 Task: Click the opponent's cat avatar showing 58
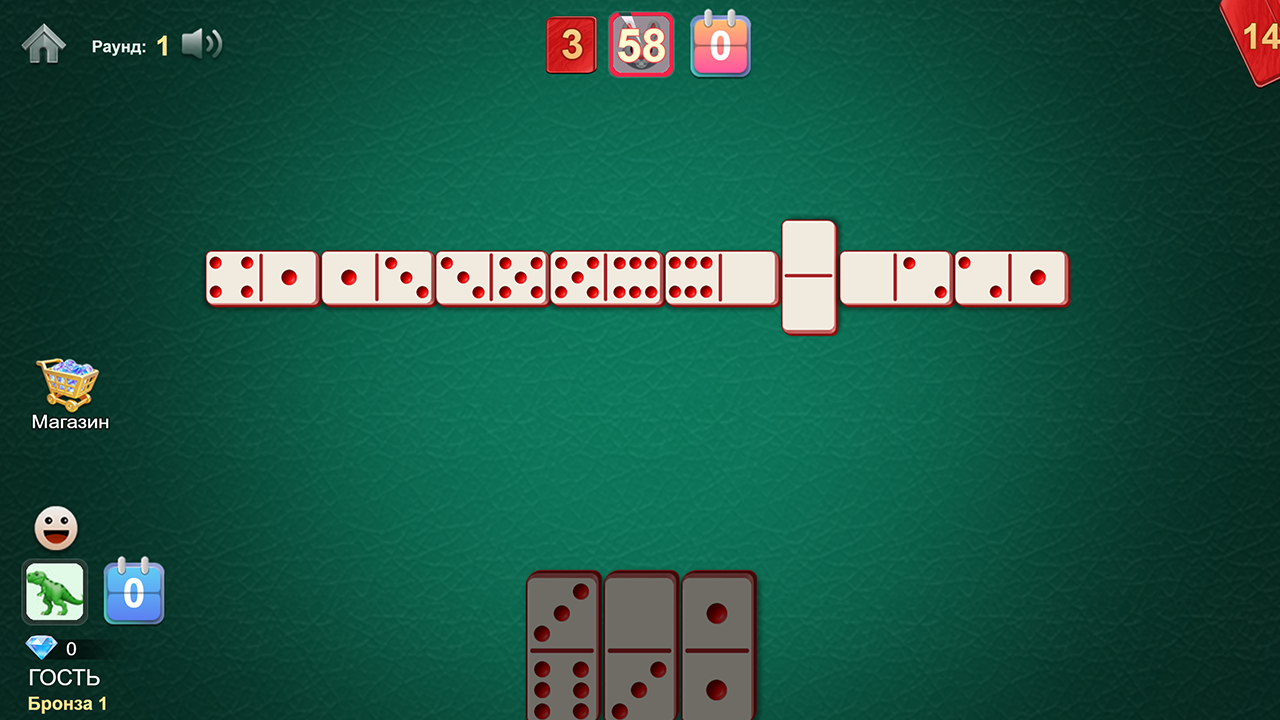click(641, 44)
